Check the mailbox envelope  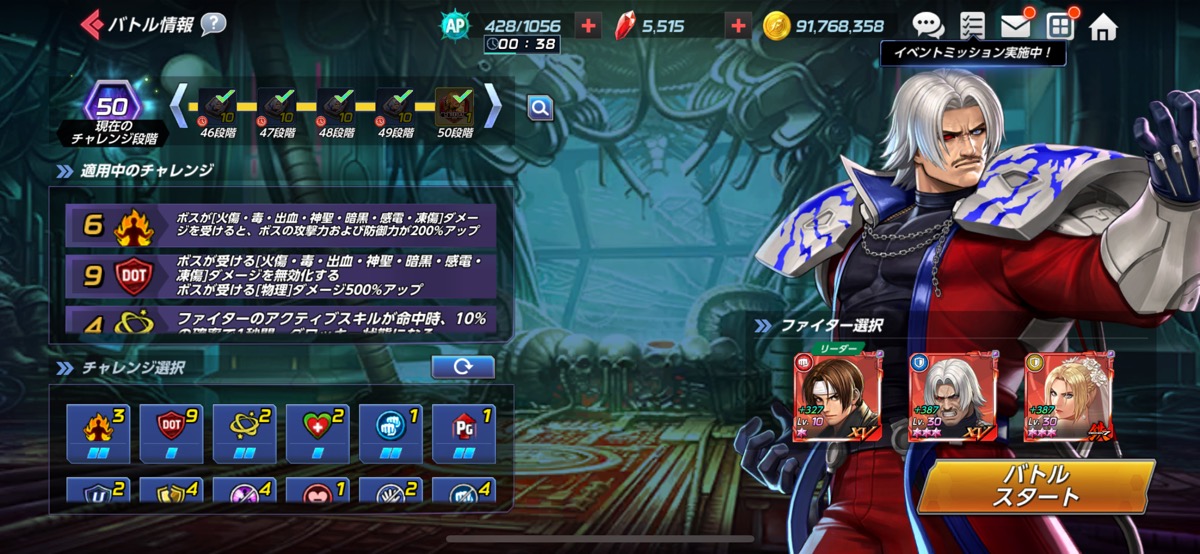tap(1015, 26)
